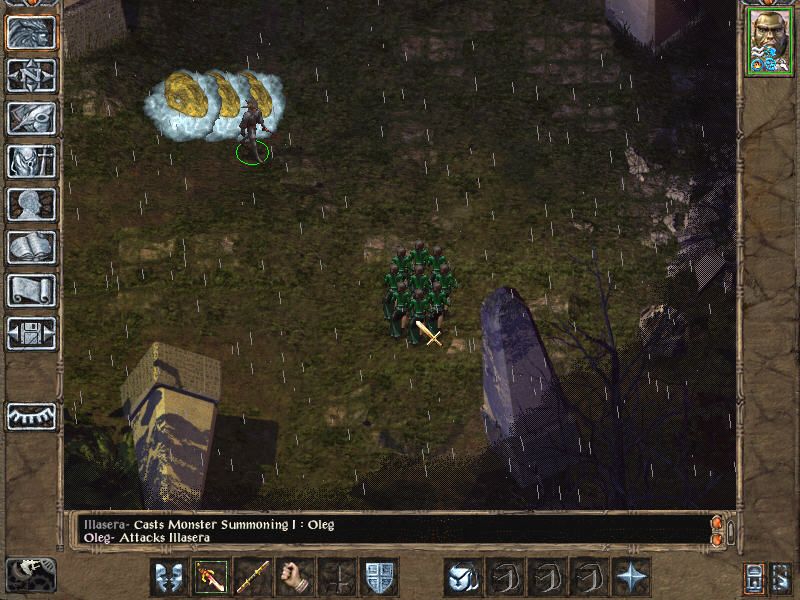Screen dimensions: 800x600
Task: Open the inventory armor button
Action: [x=32, y=161]
